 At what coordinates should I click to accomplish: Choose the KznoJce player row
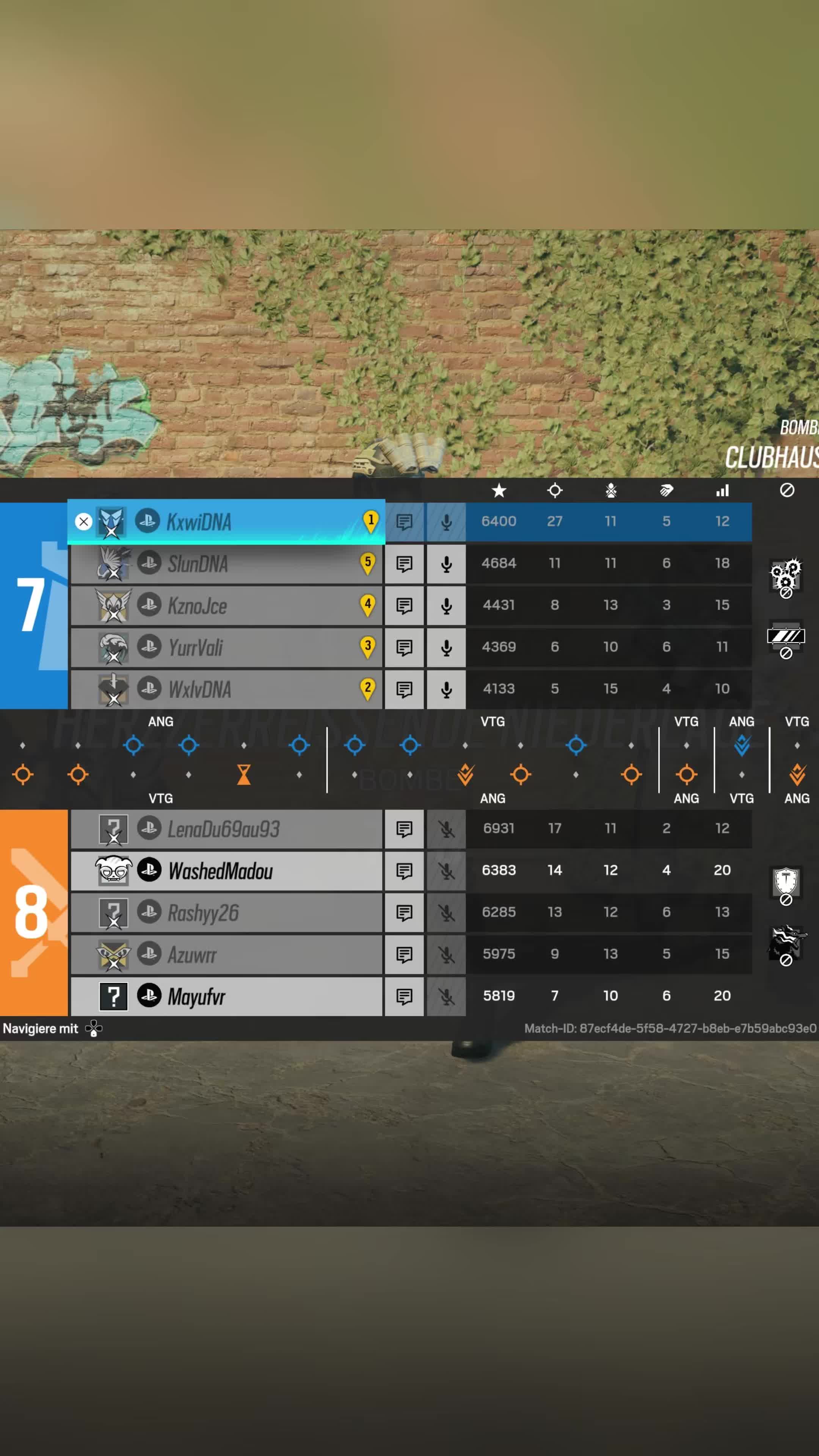(226, 606)
